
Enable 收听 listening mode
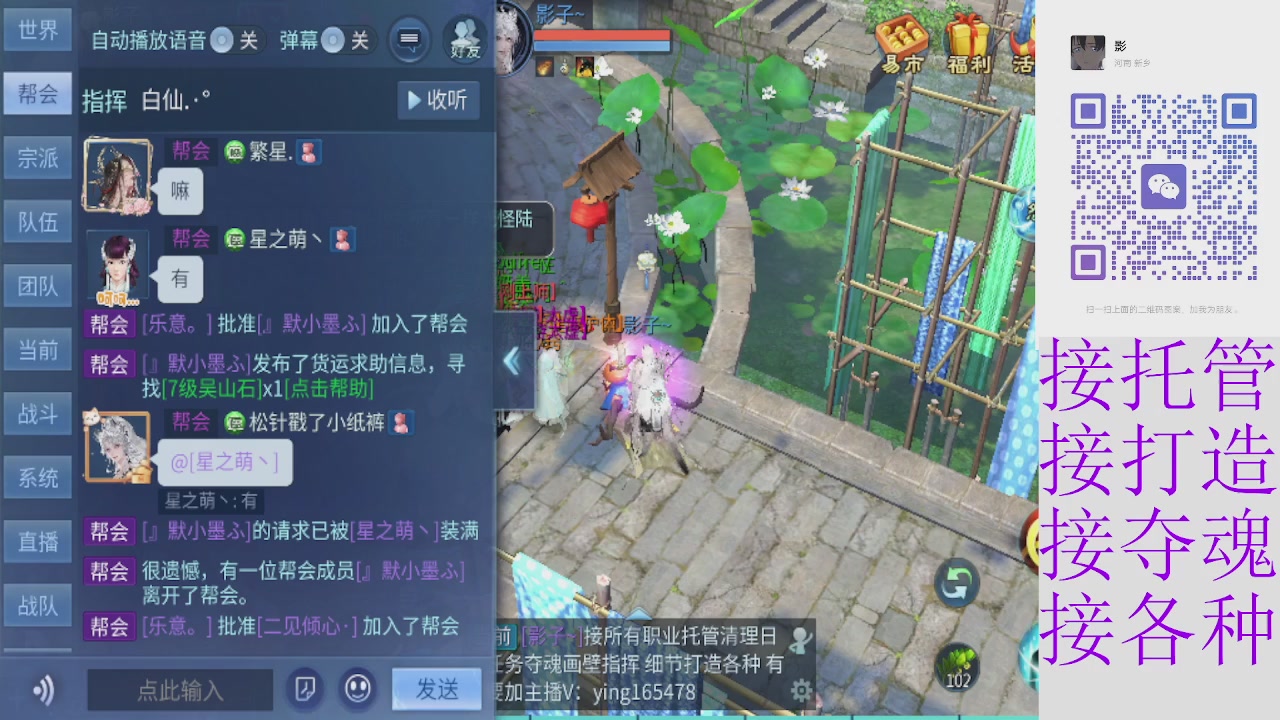(x=438, y=100)
